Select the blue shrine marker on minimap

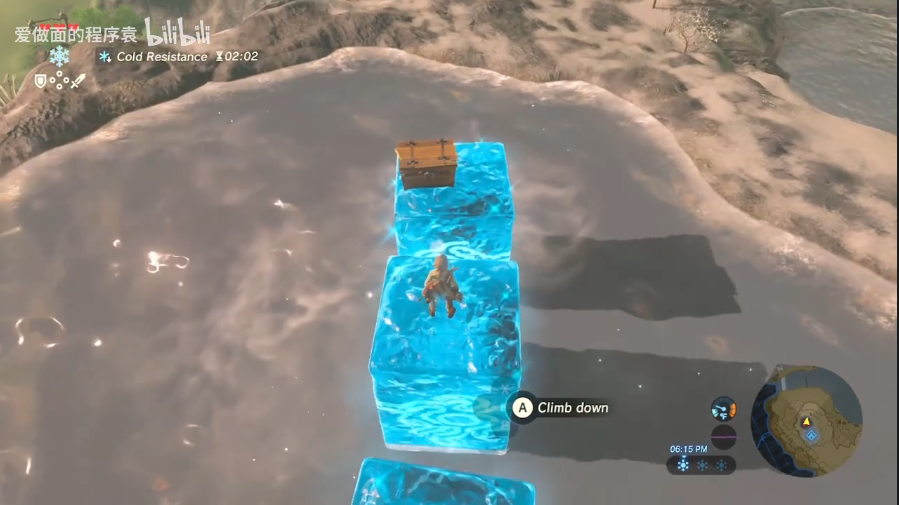point(812,435)
